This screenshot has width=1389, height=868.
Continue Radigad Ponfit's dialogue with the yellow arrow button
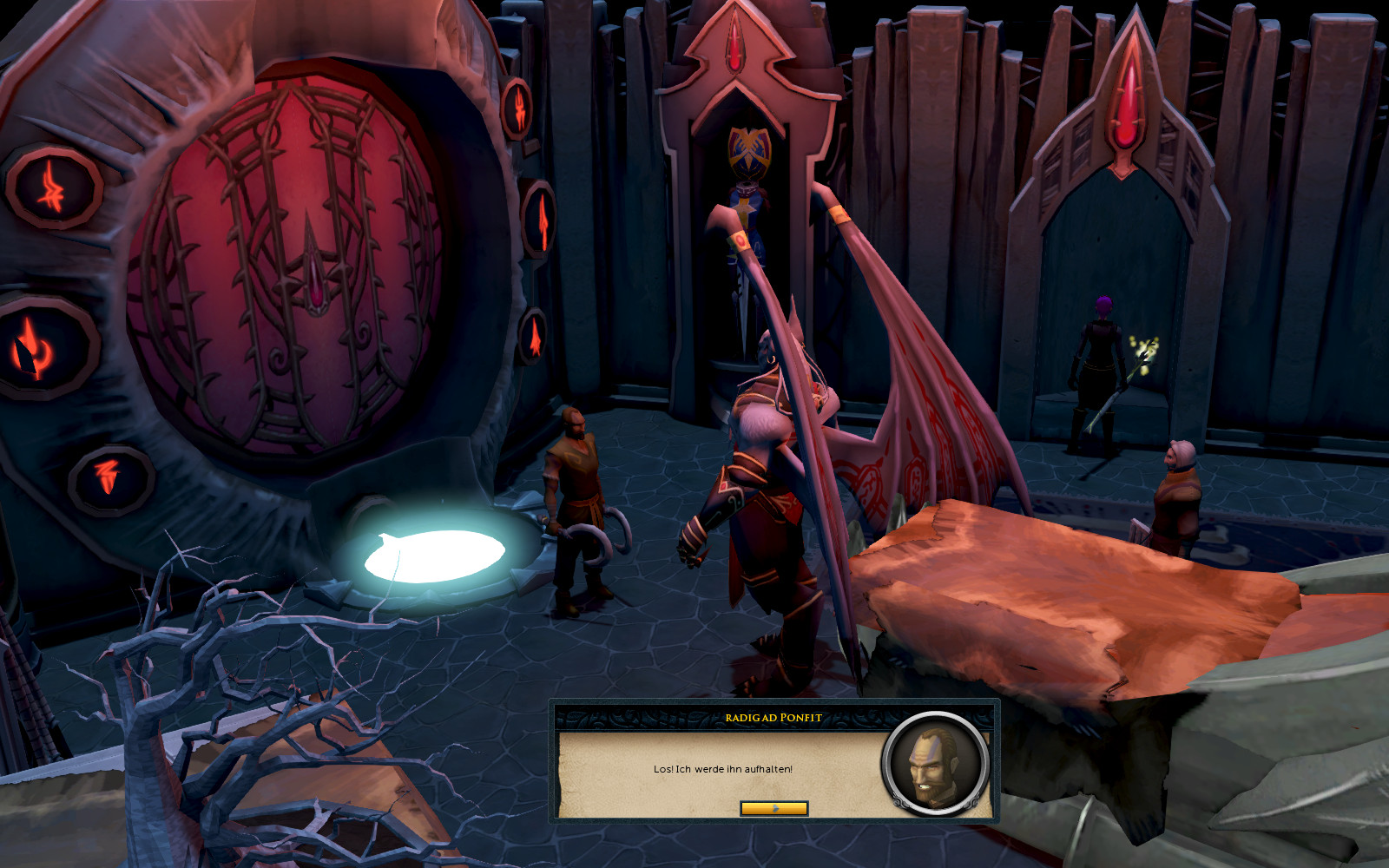[773, 808]
